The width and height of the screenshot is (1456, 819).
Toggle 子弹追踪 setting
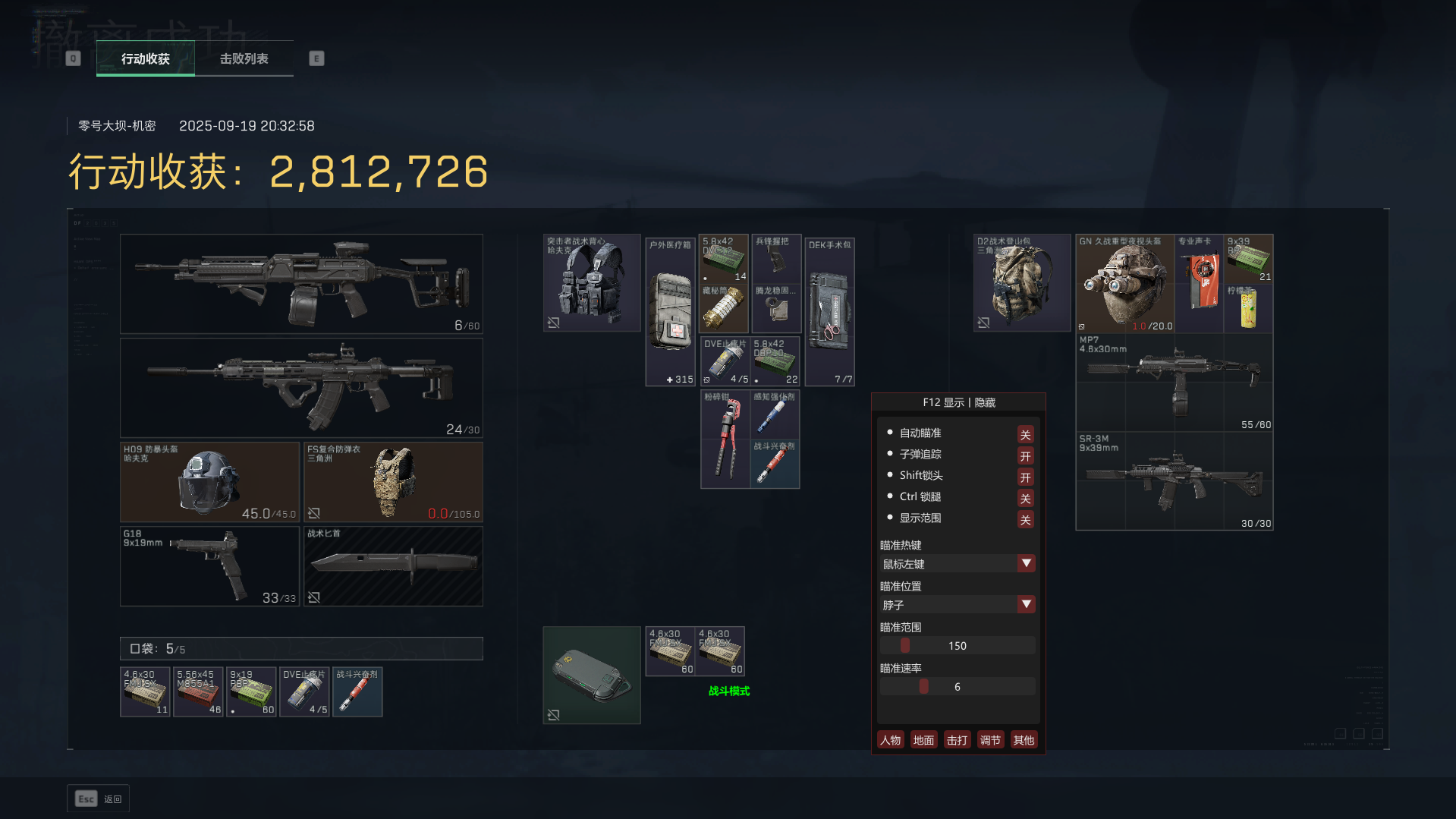click(1025, 455)
